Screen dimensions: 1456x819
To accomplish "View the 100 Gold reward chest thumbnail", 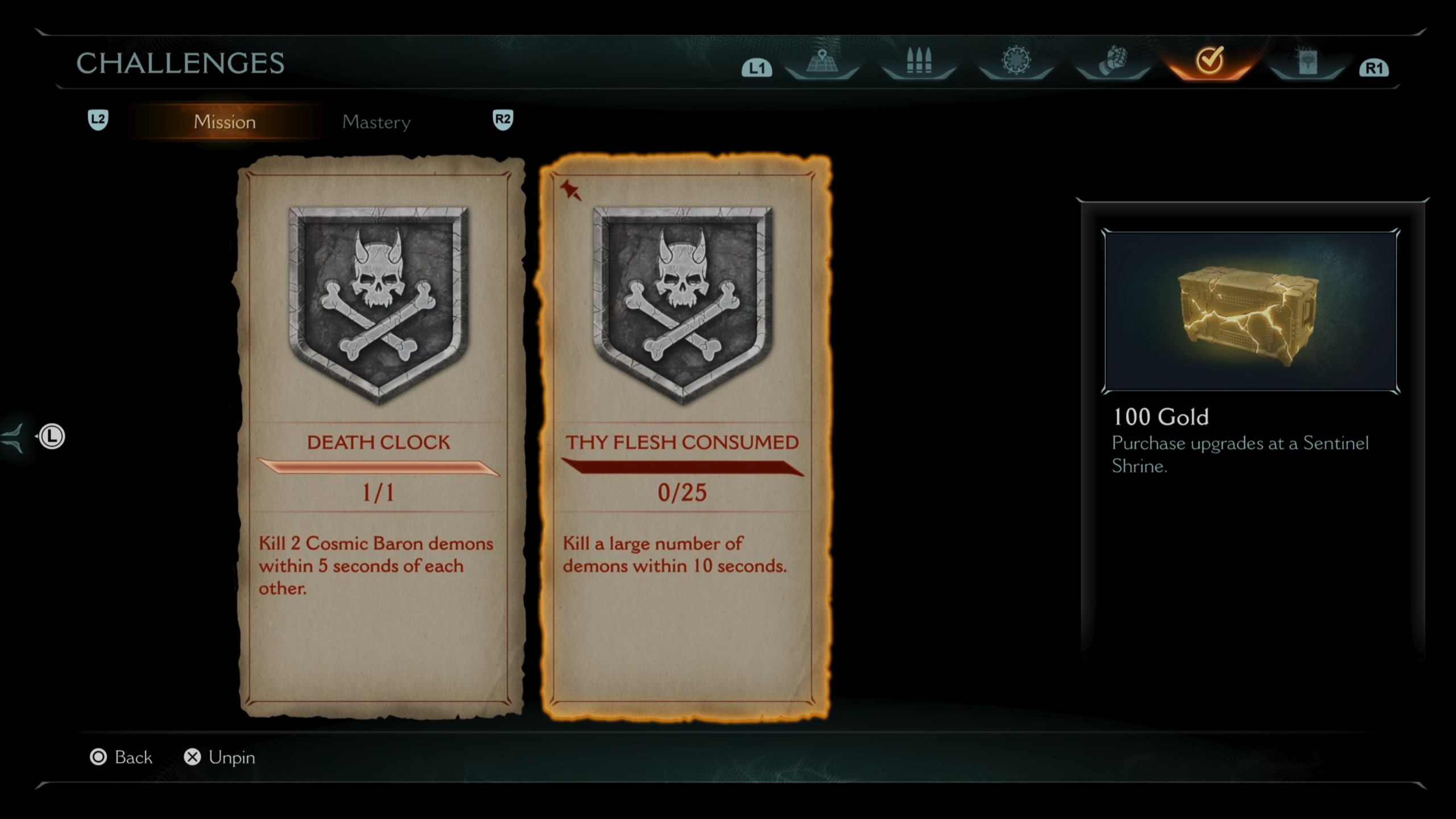I will pos(1250,311).
